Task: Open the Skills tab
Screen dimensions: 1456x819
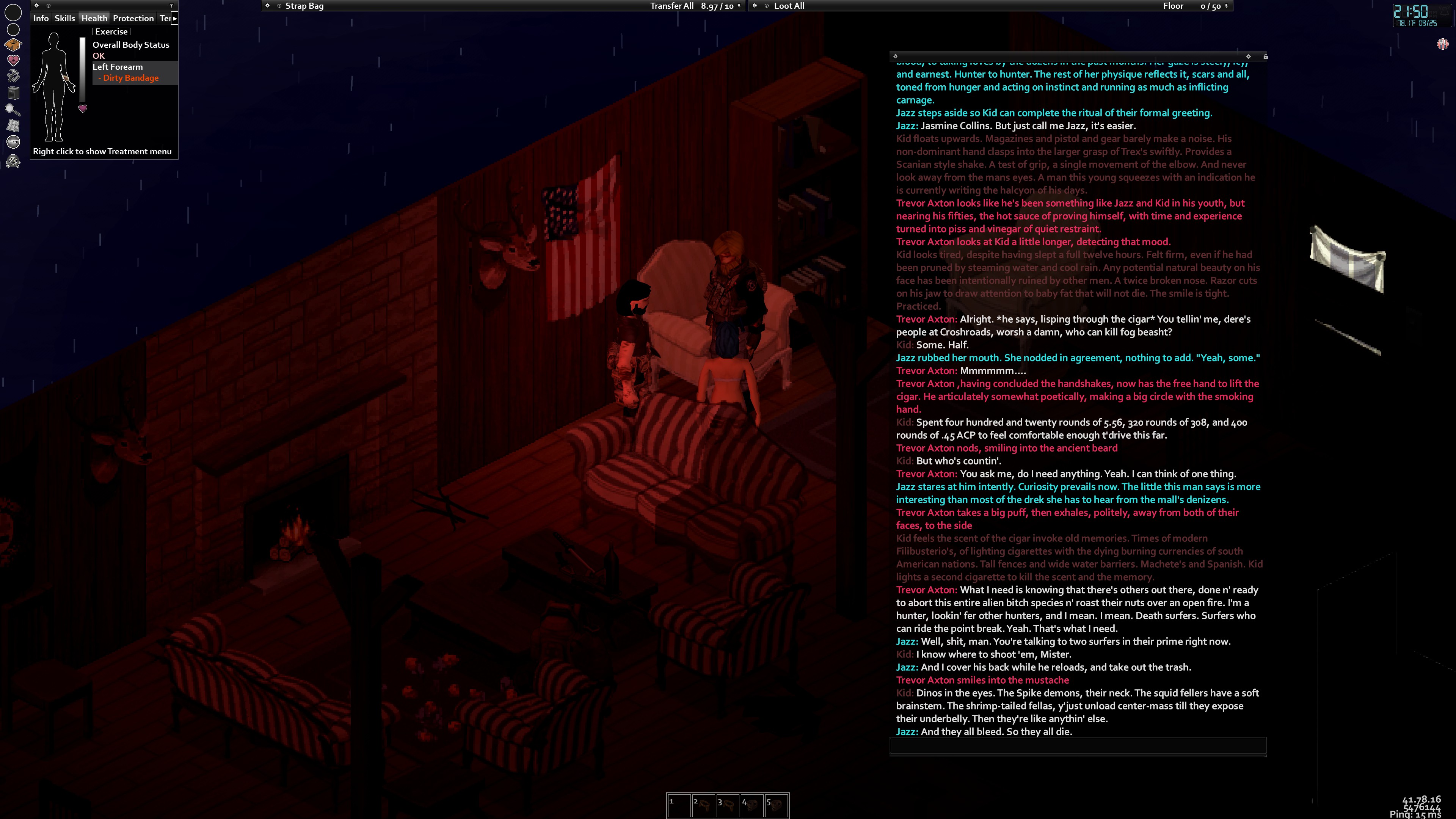Action: point(64,18)
